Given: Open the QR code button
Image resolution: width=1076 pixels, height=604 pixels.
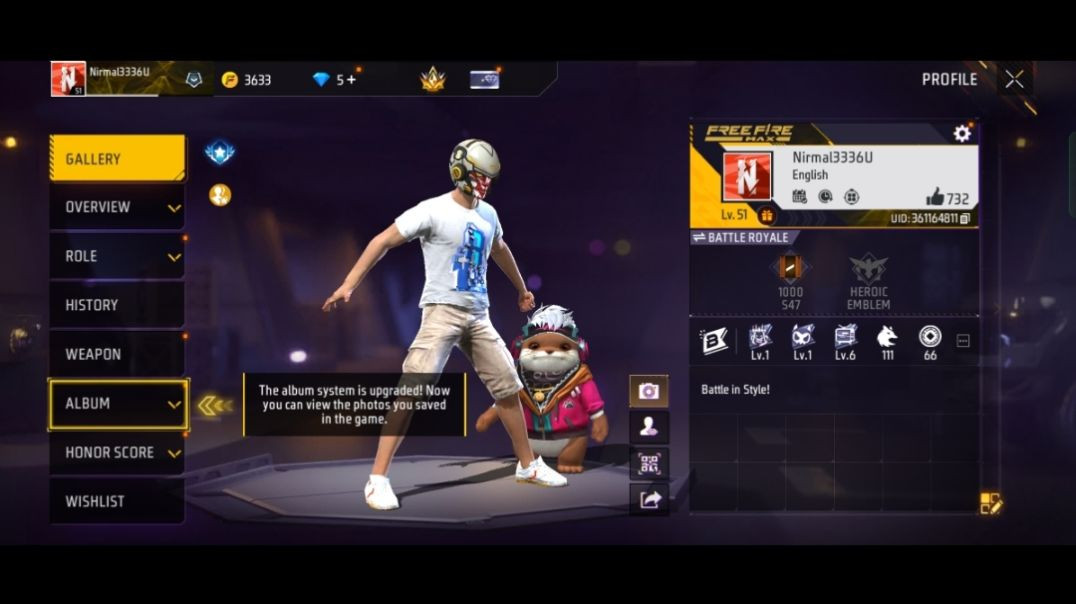Looking at the screenshot, I should (649, 463).
